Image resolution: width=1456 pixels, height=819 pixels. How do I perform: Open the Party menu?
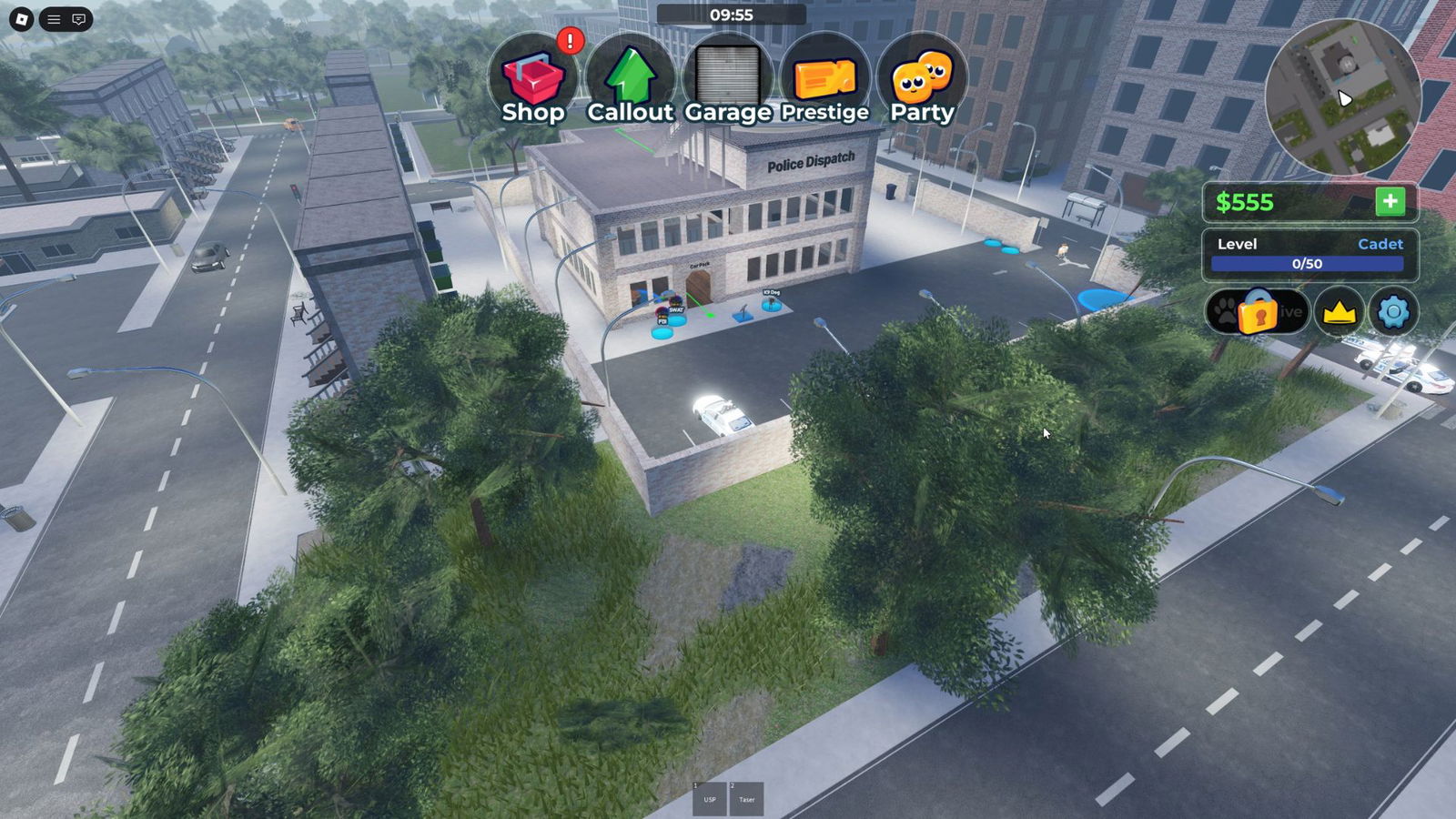tap(922, 82)
